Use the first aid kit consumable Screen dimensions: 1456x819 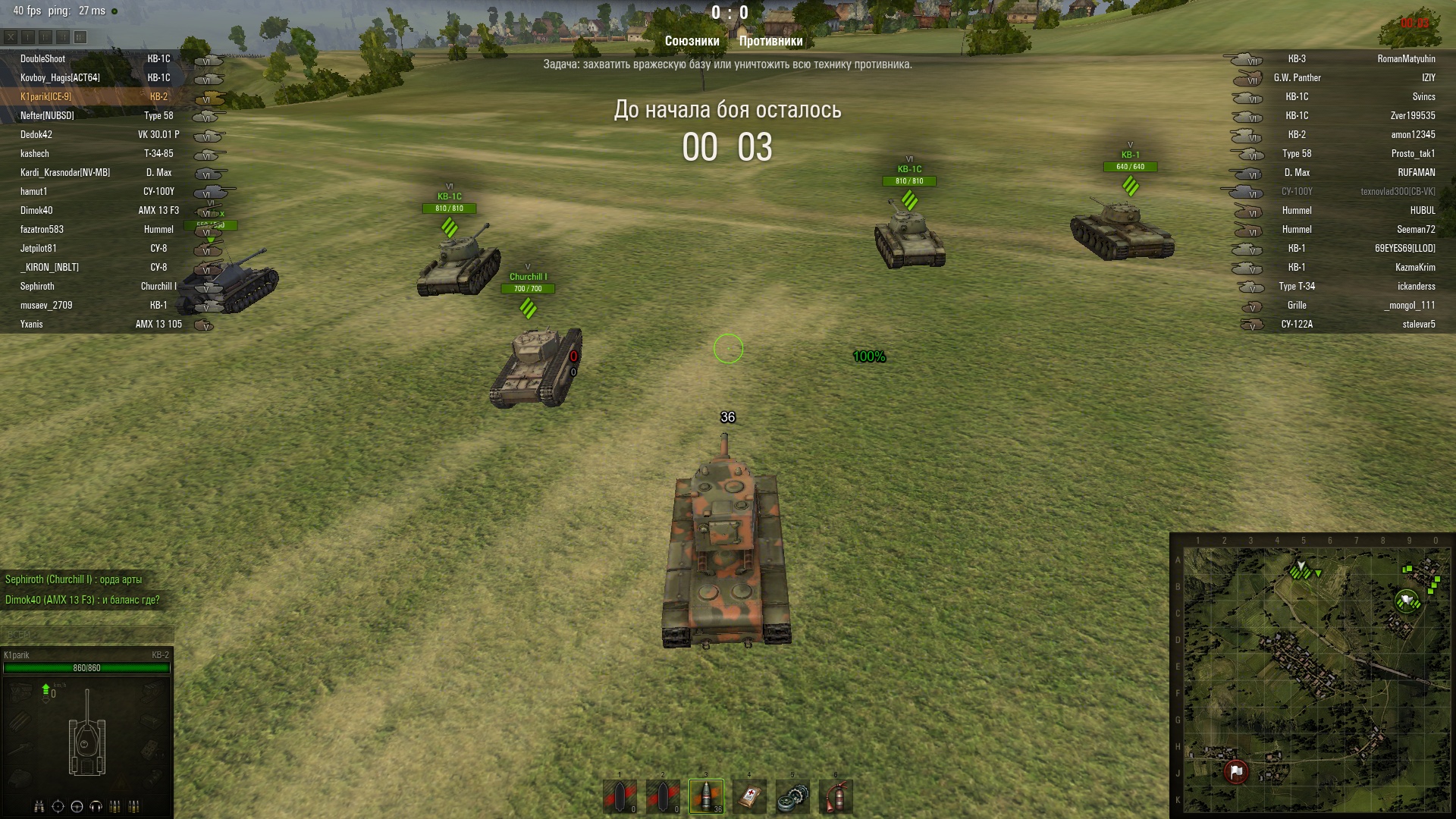[x=749, y=796]
